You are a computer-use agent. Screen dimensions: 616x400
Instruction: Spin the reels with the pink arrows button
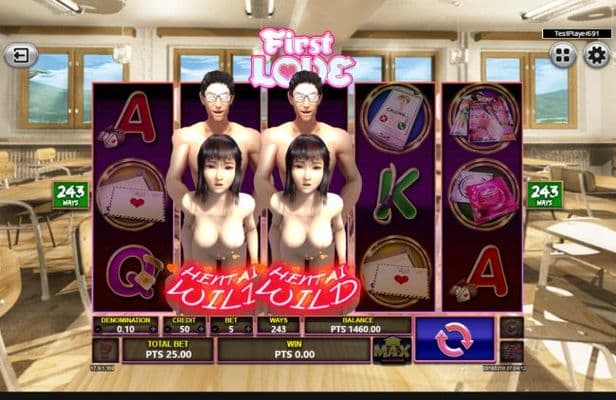453,339
